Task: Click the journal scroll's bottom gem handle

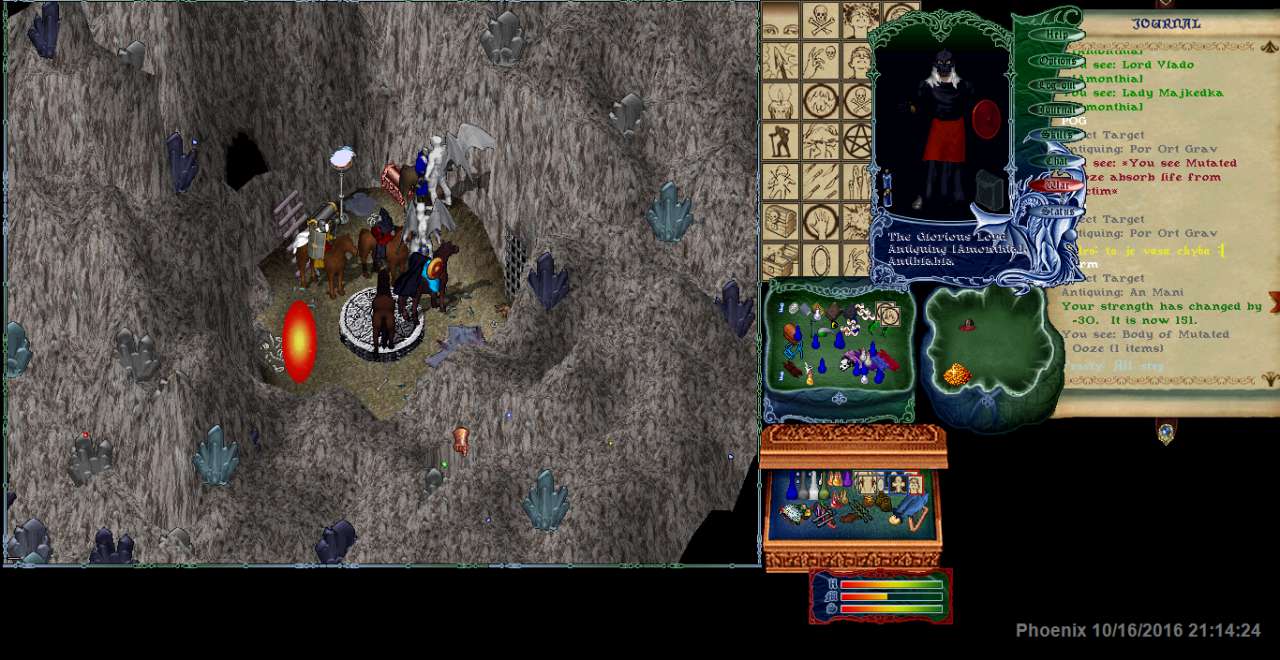Action: (1166, 432)
